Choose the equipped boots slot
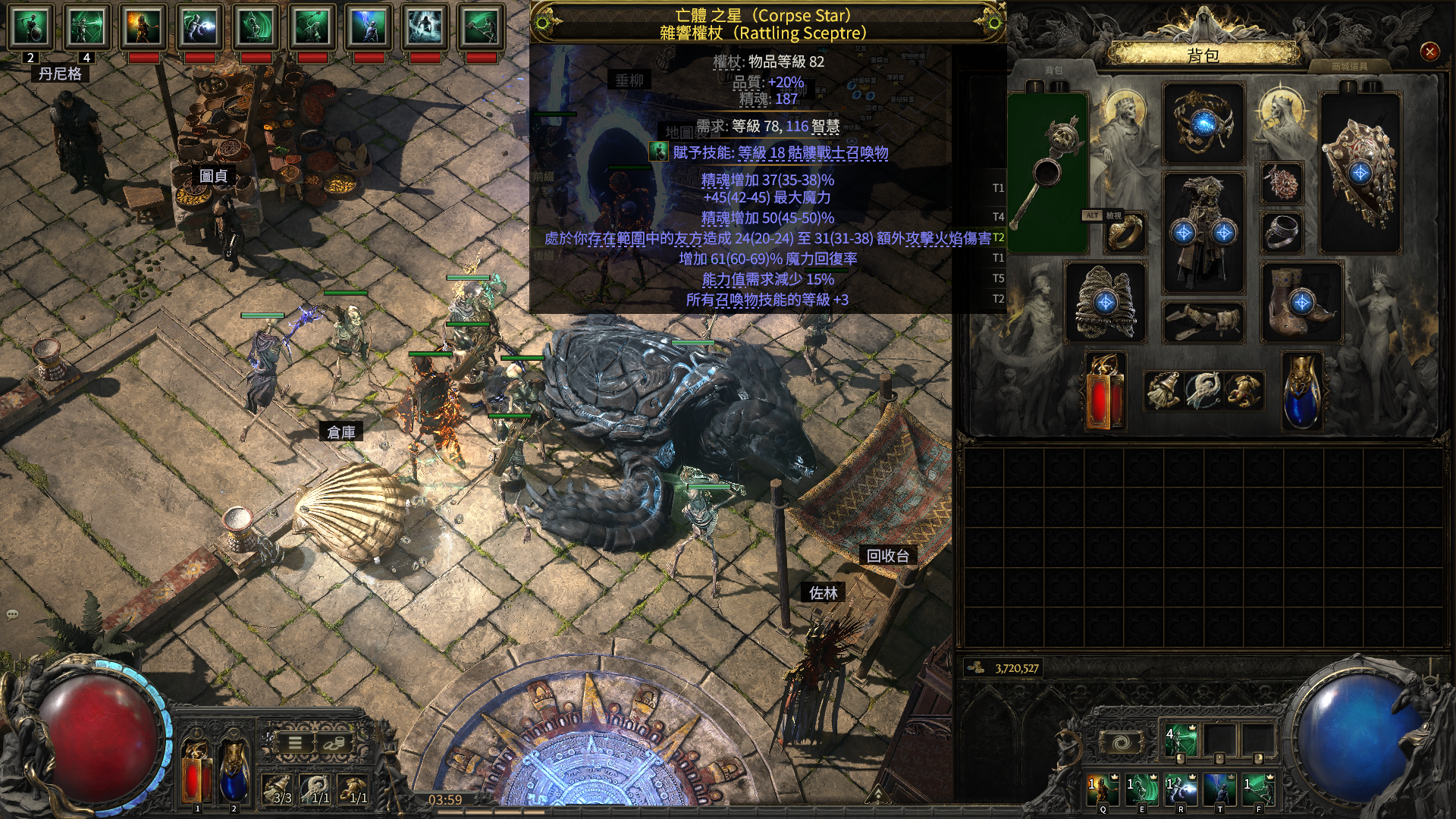Viewport: 1456px width, 819px height. [1301, 303]
